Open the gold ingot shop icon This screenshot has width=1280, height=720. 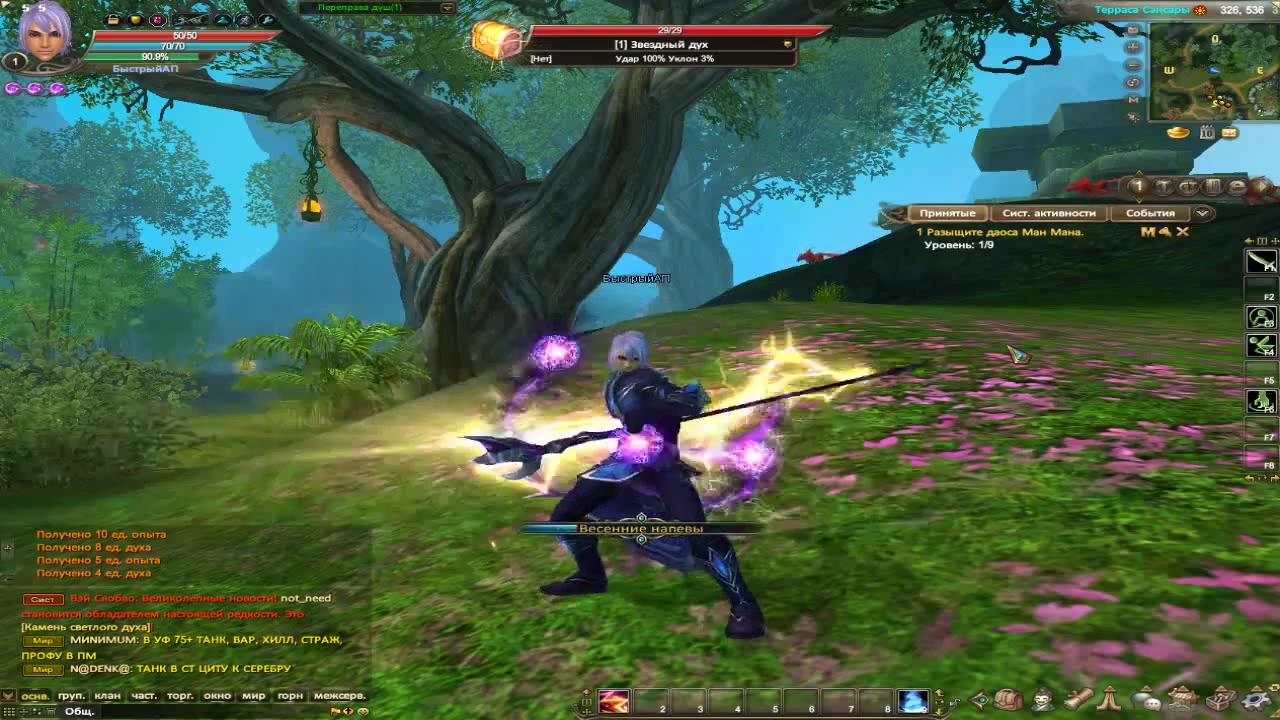pyautogui.click(x=1179, y=132)
